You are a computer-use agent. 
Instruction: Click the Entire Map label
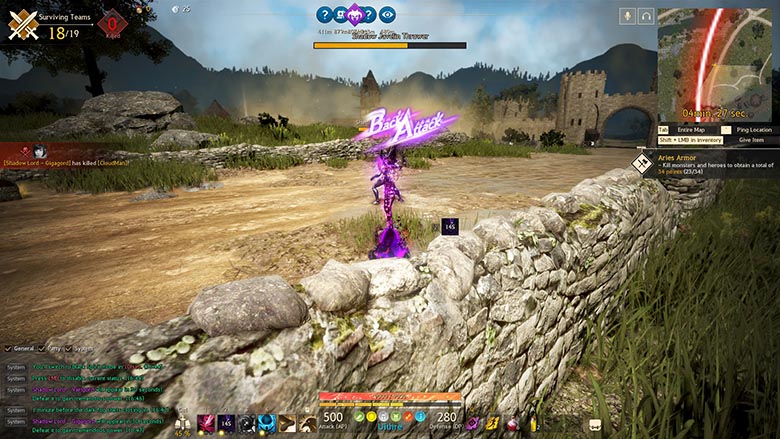coord(691,130)
